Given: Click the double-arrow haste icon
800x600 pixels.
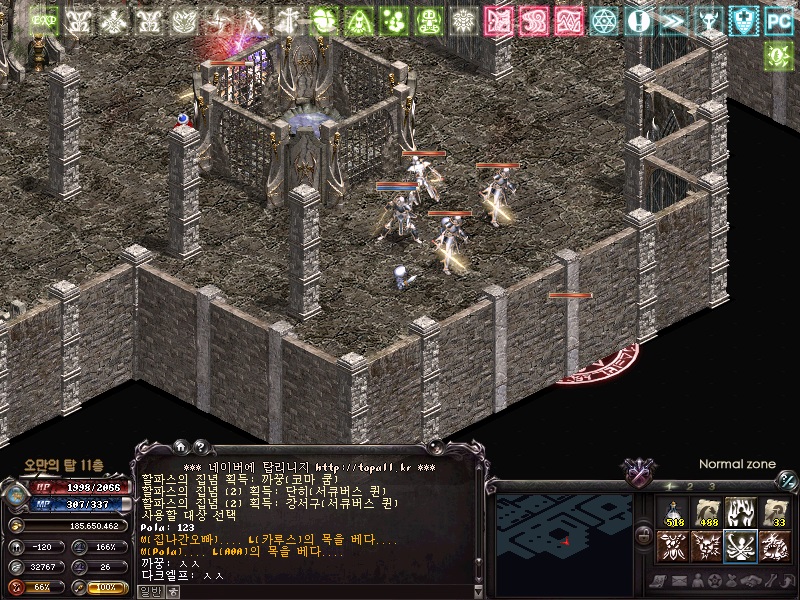Looking at the screenshot, I should (673, 20).
